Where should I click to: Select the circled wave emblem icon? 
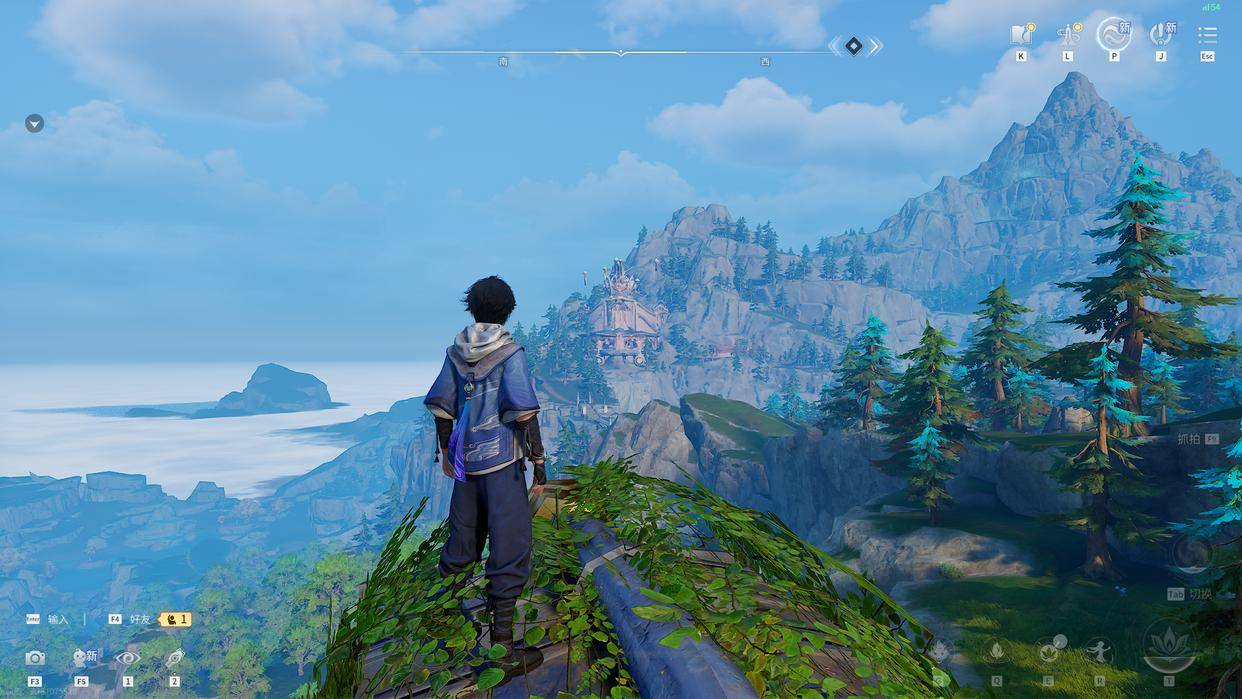[1113, 35]
